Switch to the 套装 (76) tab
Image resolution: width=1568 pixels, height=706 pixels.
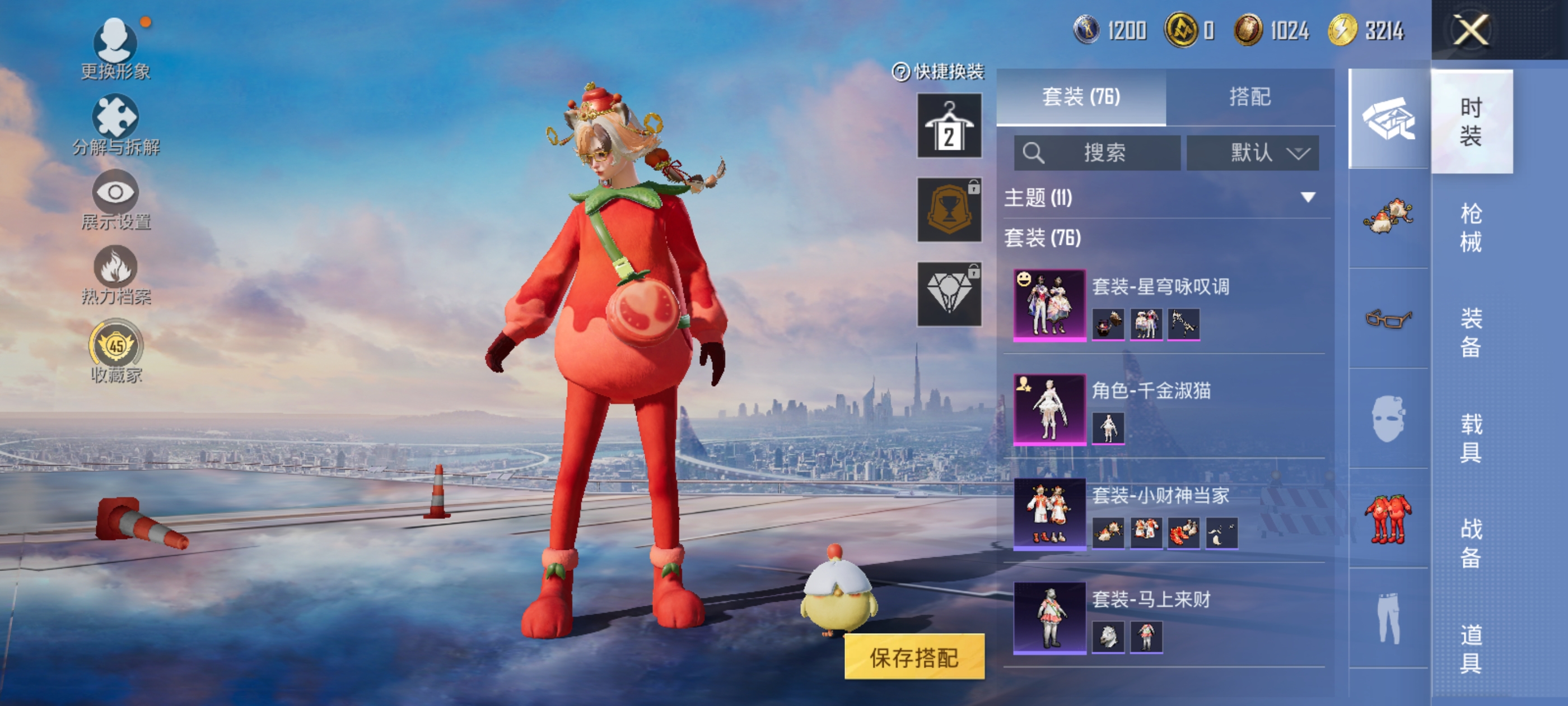tap(1080, 97)
